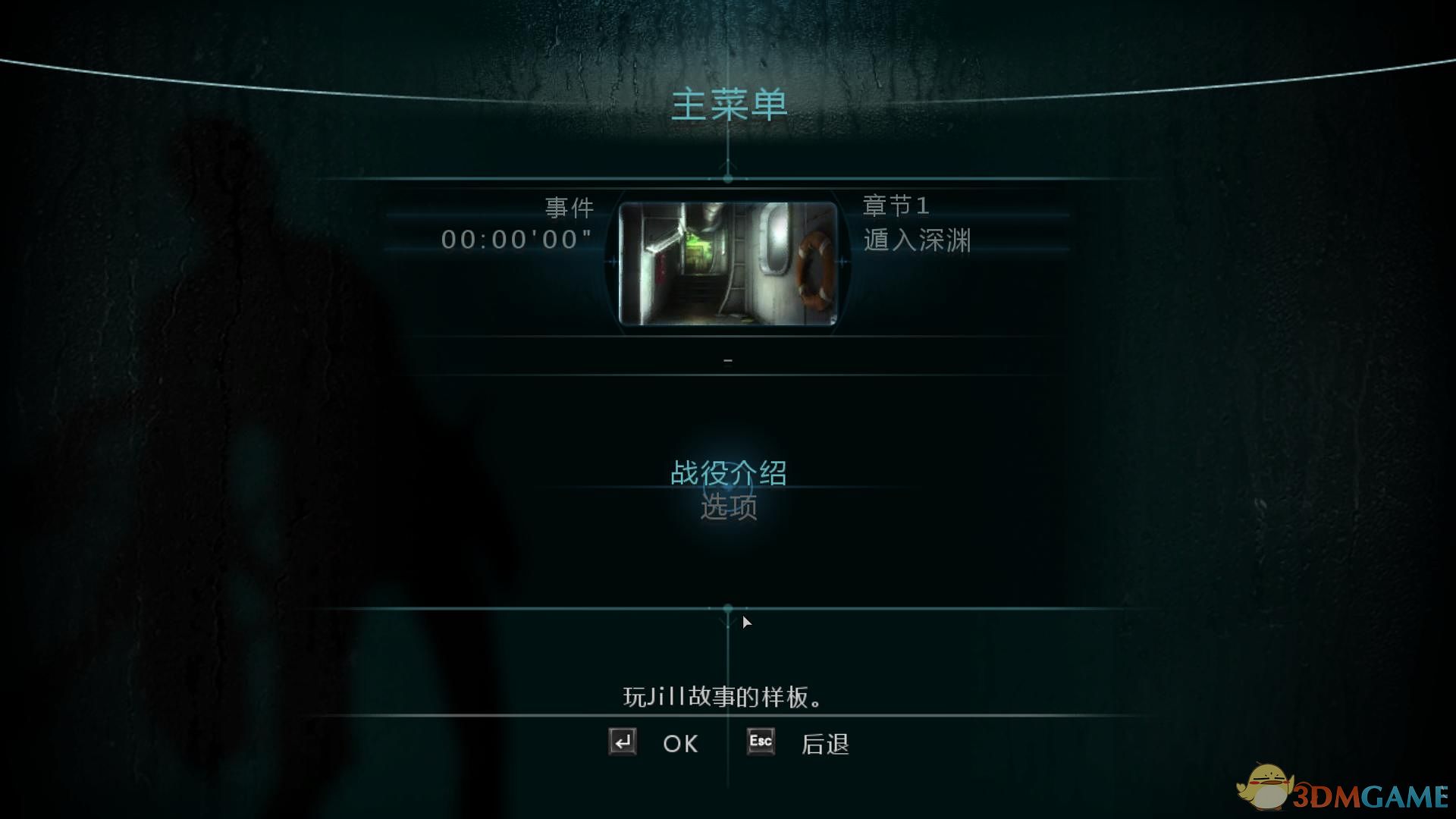The width and height of the screenshot is (1456, 819).
Task: Select the 战役介绍 menu entry
Action: click(x=729, y=472)
